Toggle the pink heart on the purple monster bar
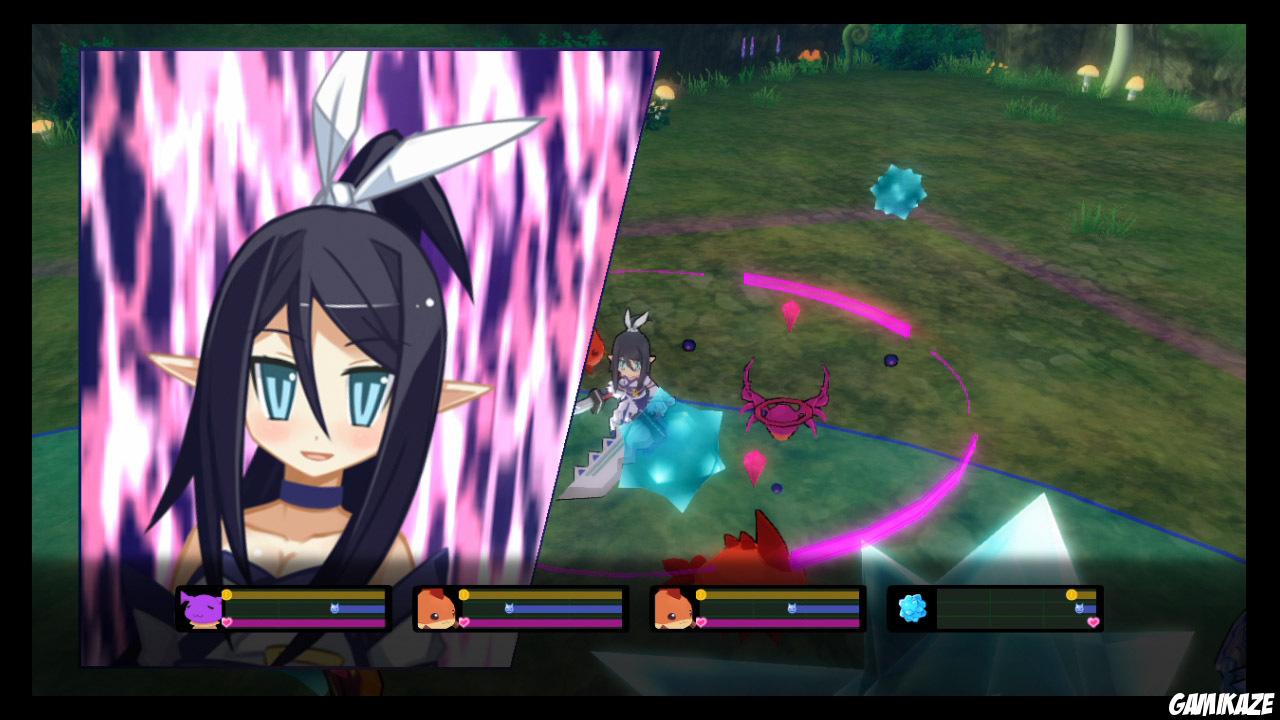The image size is (1280, 720). [225, 621]
